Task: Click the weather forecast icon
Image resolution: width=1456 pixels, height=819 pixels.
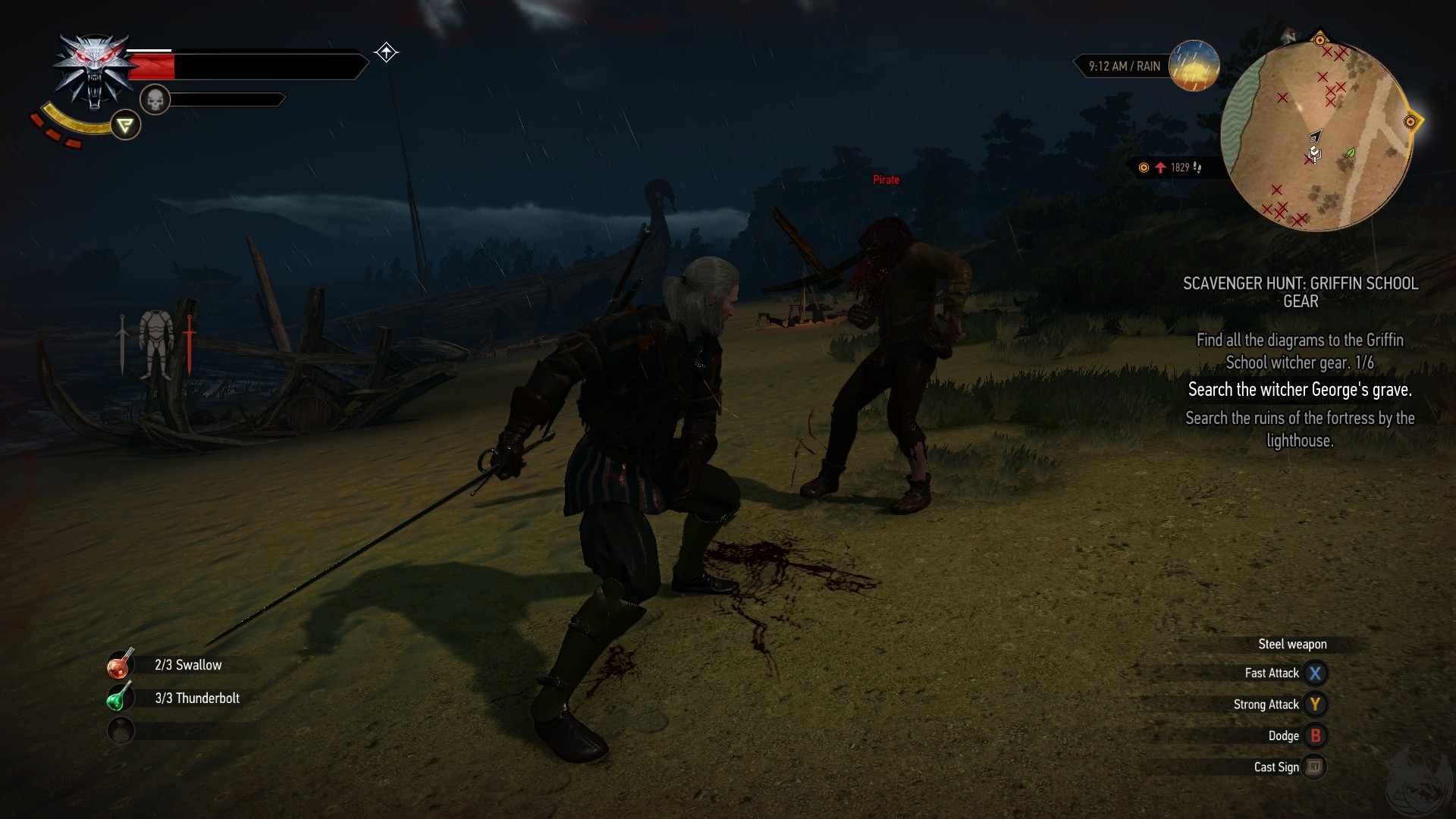Action: pyautogui.click(x=1194, y=66)
